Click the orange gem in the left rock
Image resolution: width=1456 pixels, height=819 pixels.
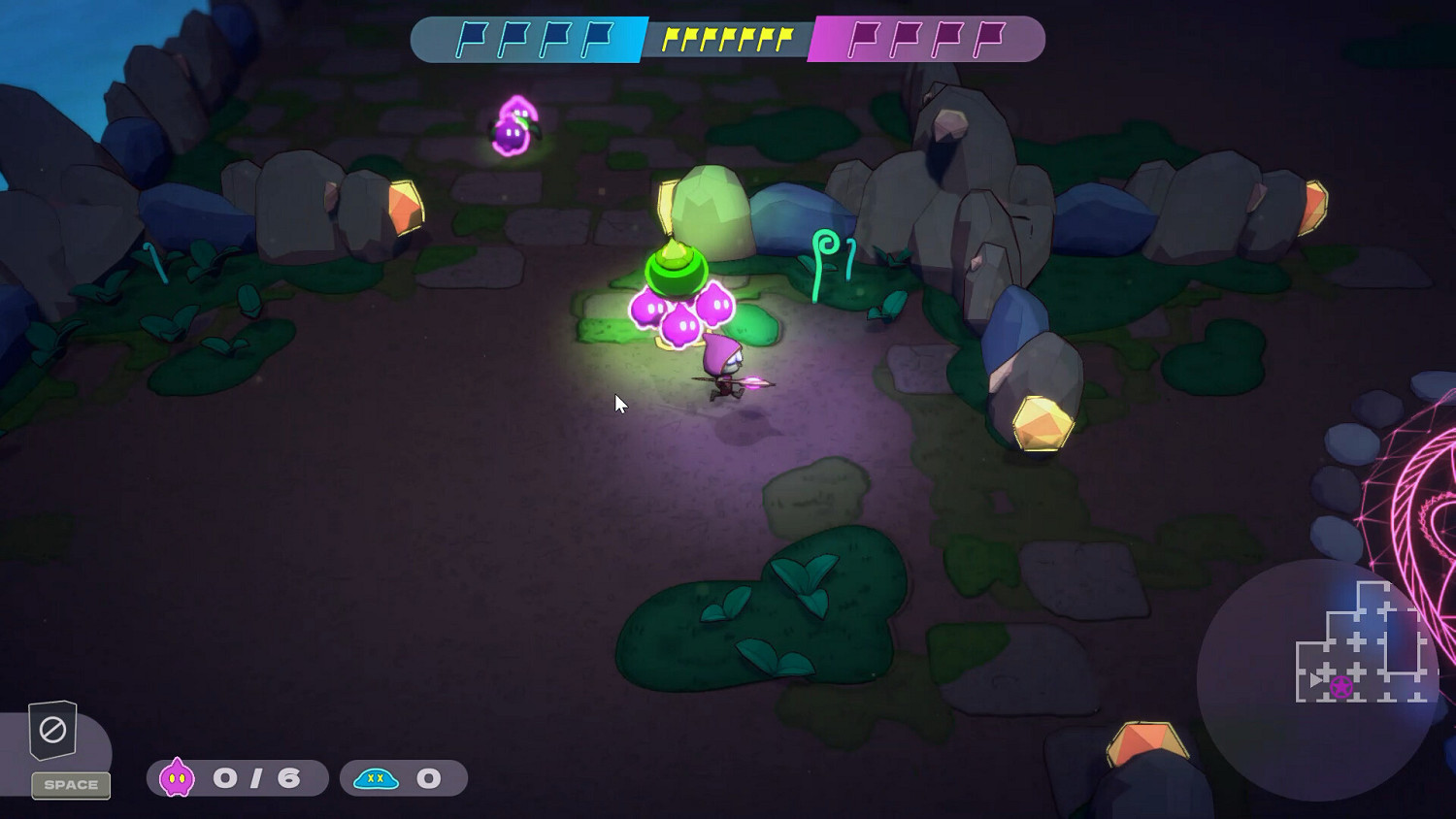pos(405,207)
